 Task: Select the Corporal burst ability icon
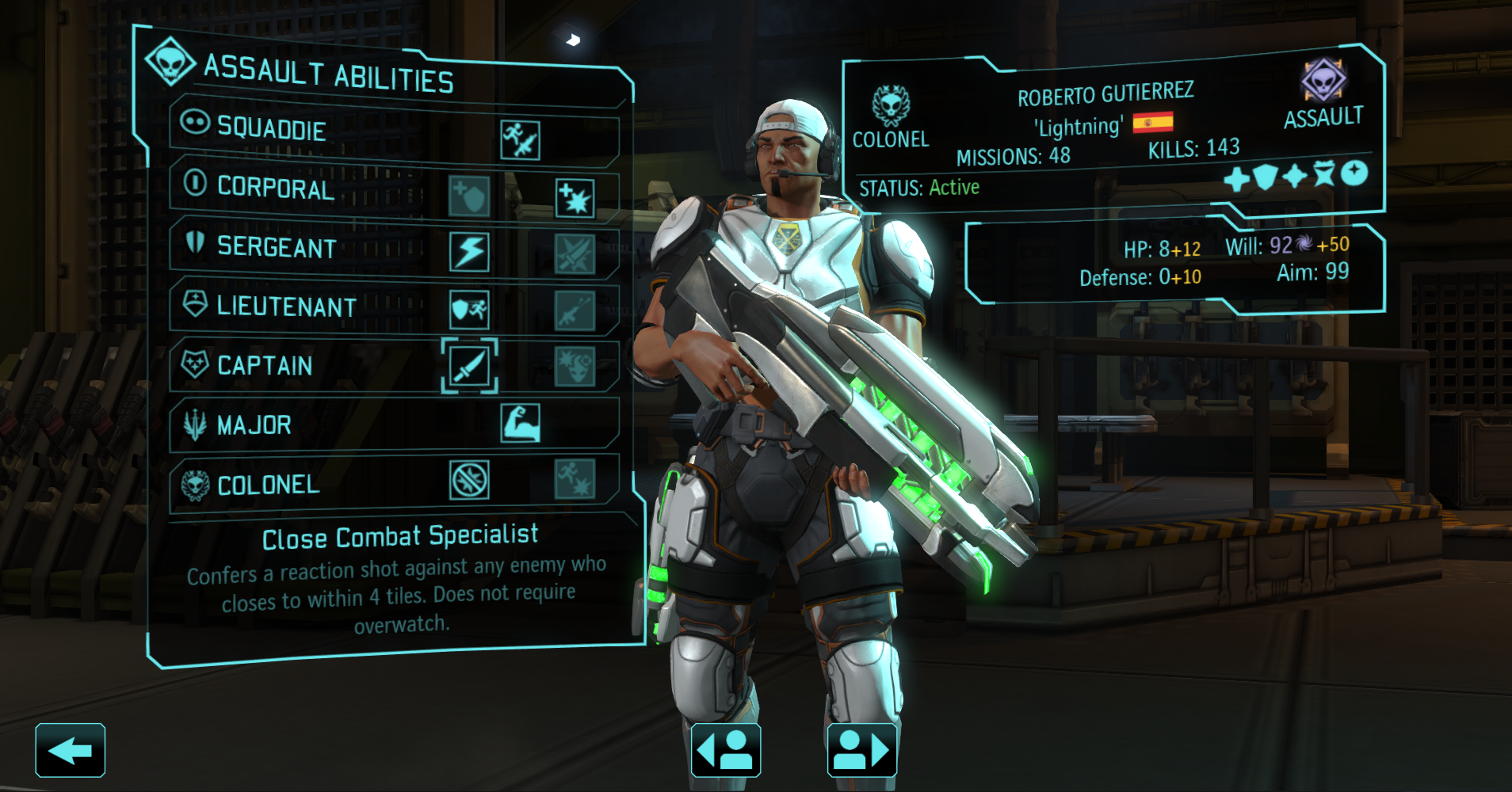pos(575,197)
